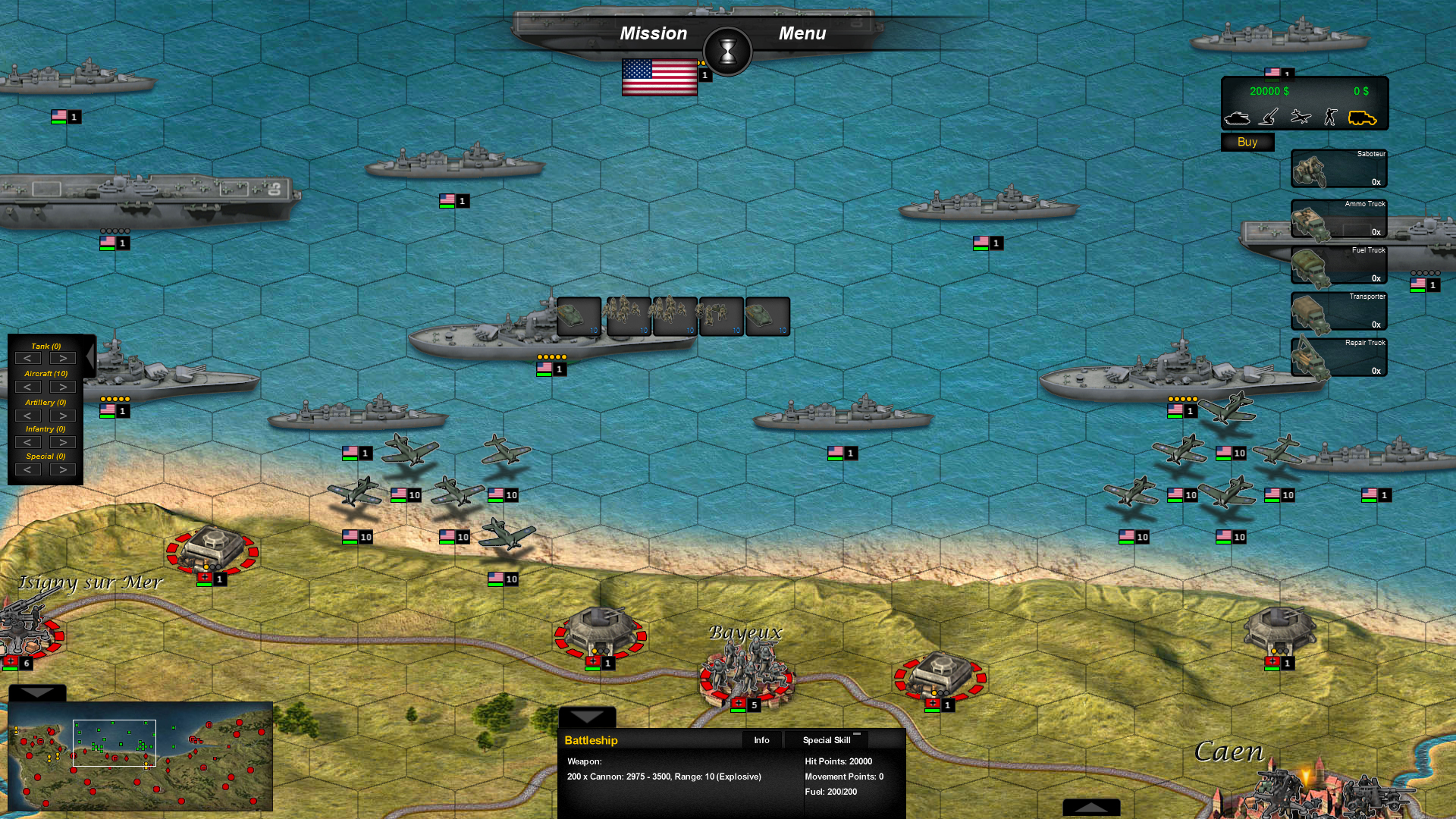Pick the Fuel Truck unit in the shop list
Image resolution: width=1456 pixels, height=819 pixels.
[1338, 265]
